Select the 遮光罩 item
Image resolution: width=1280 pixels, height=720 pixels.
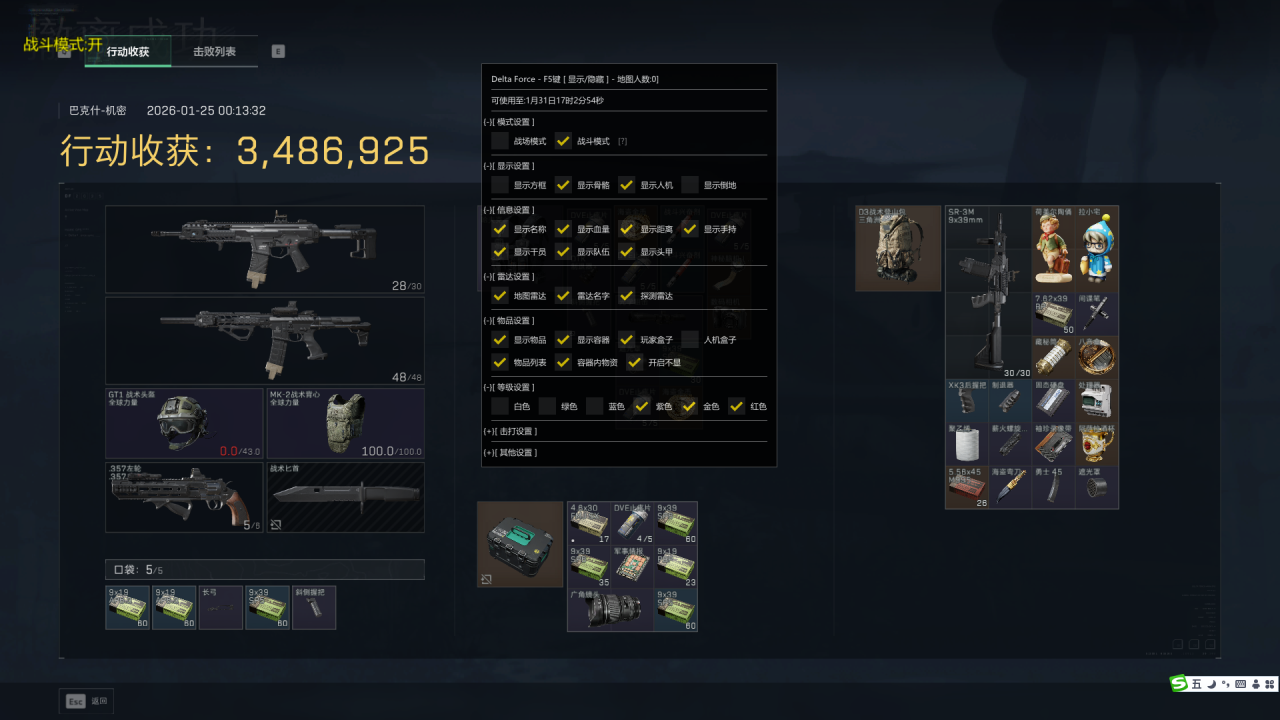(x=1097, y=487)
